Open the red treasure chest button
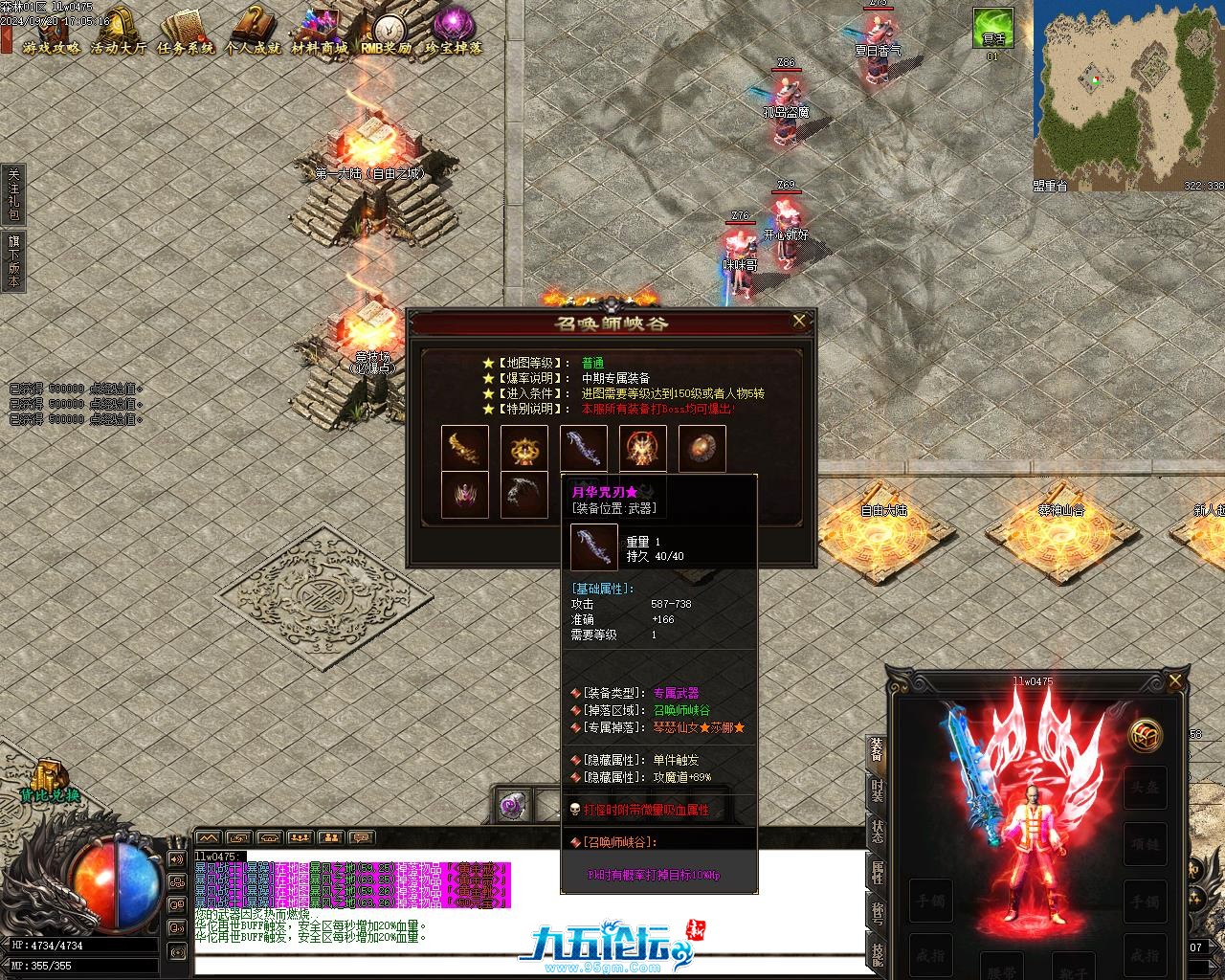The width and height of the screenshot is (1225, 980). pos(1146,736)
